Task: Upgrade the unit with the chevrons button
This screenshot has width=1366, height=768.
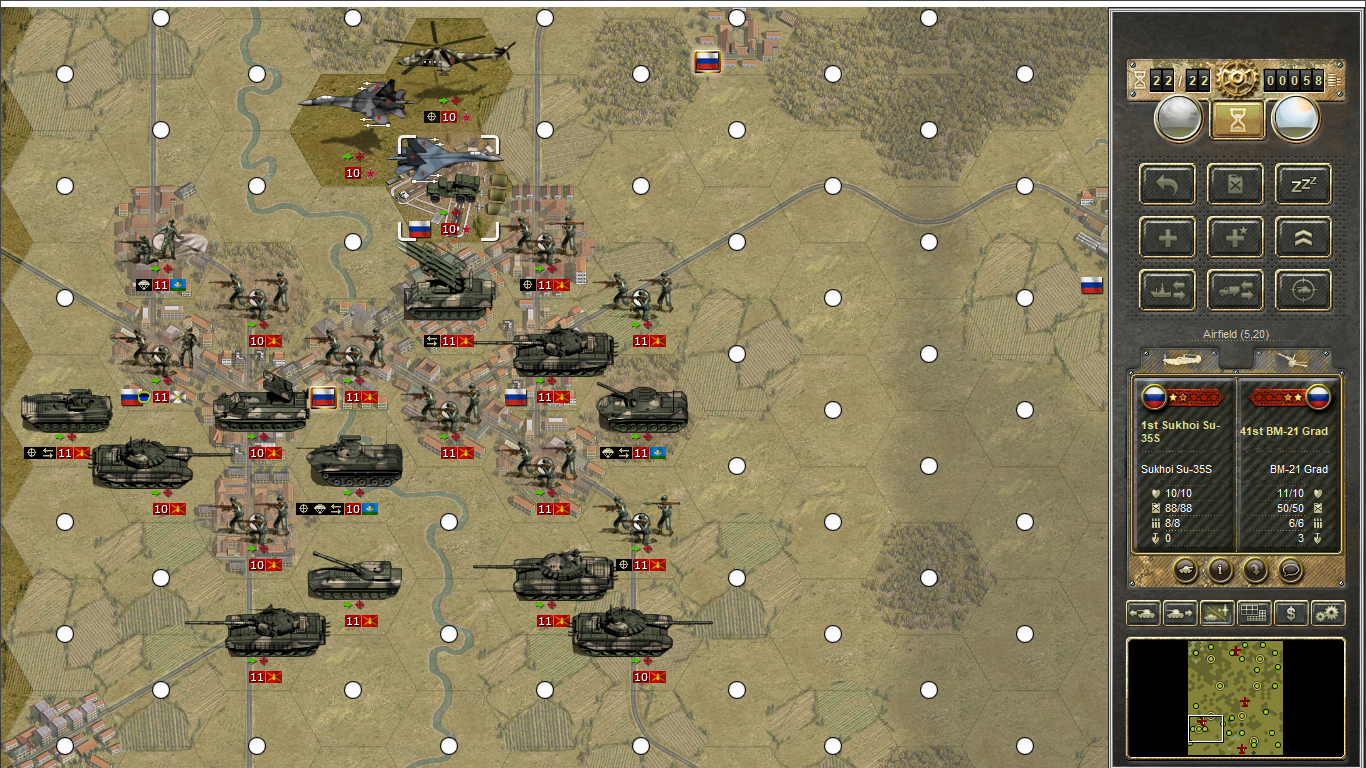Action: pyautogui.click(x=1303, y=238)
